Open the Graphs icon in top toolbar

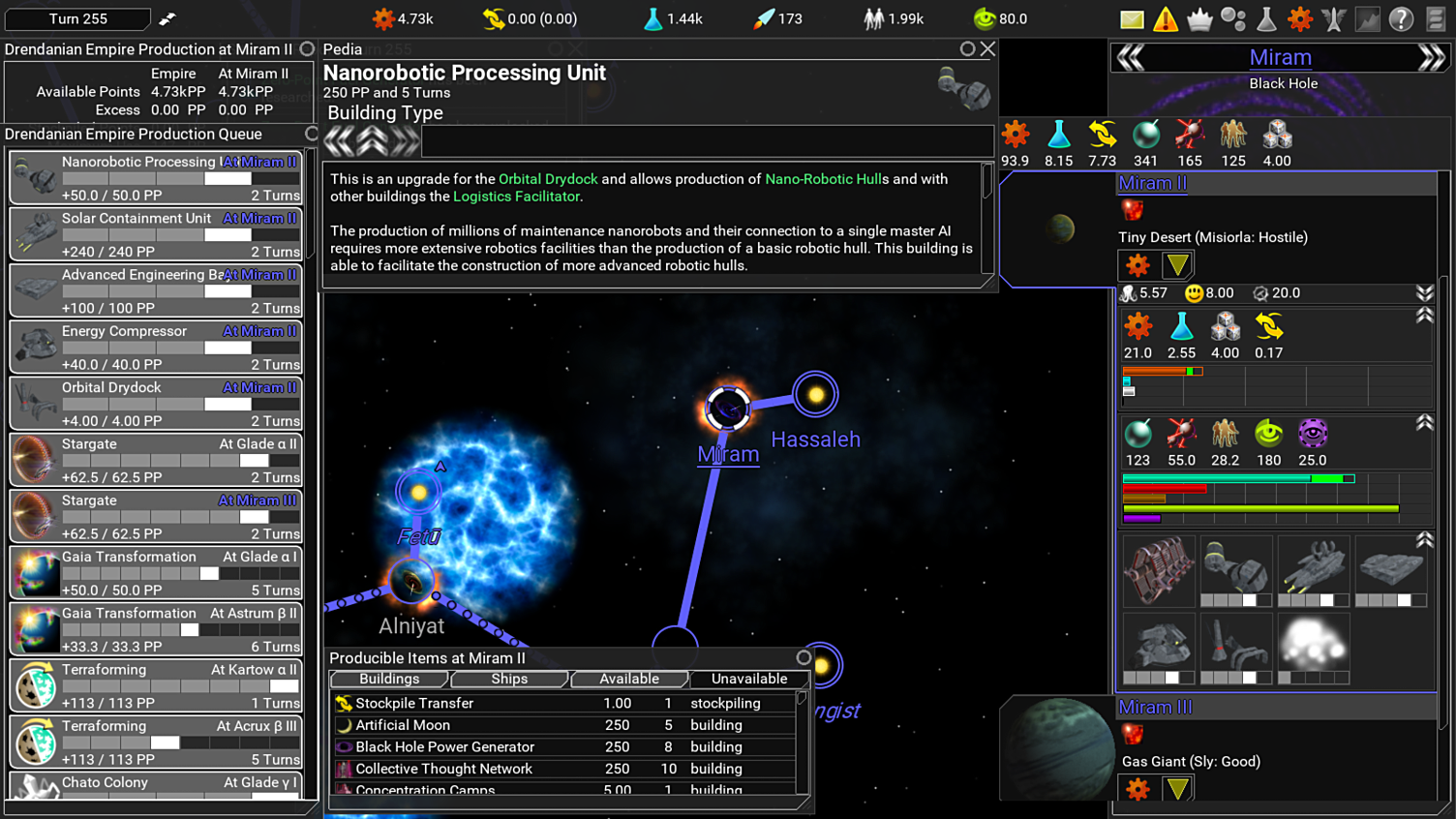[x=1367, y=18]
